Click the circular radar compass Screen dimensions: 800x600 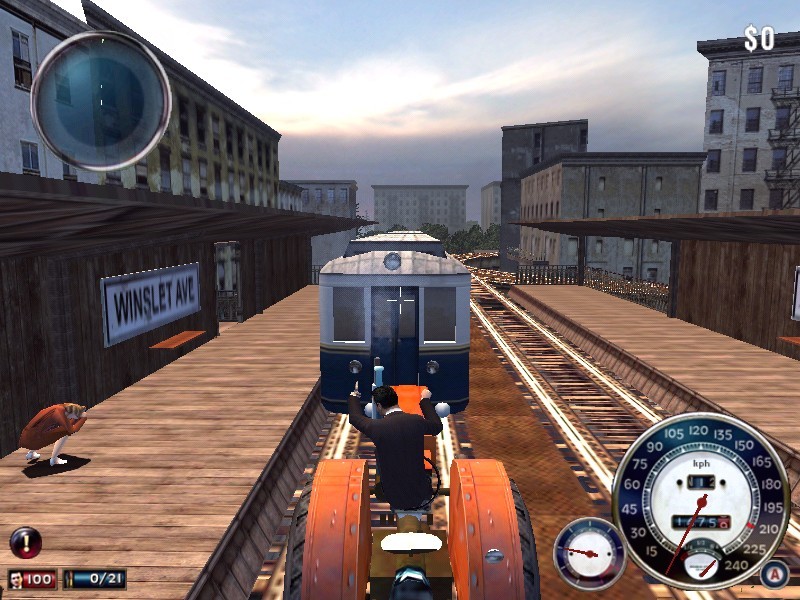100,100
